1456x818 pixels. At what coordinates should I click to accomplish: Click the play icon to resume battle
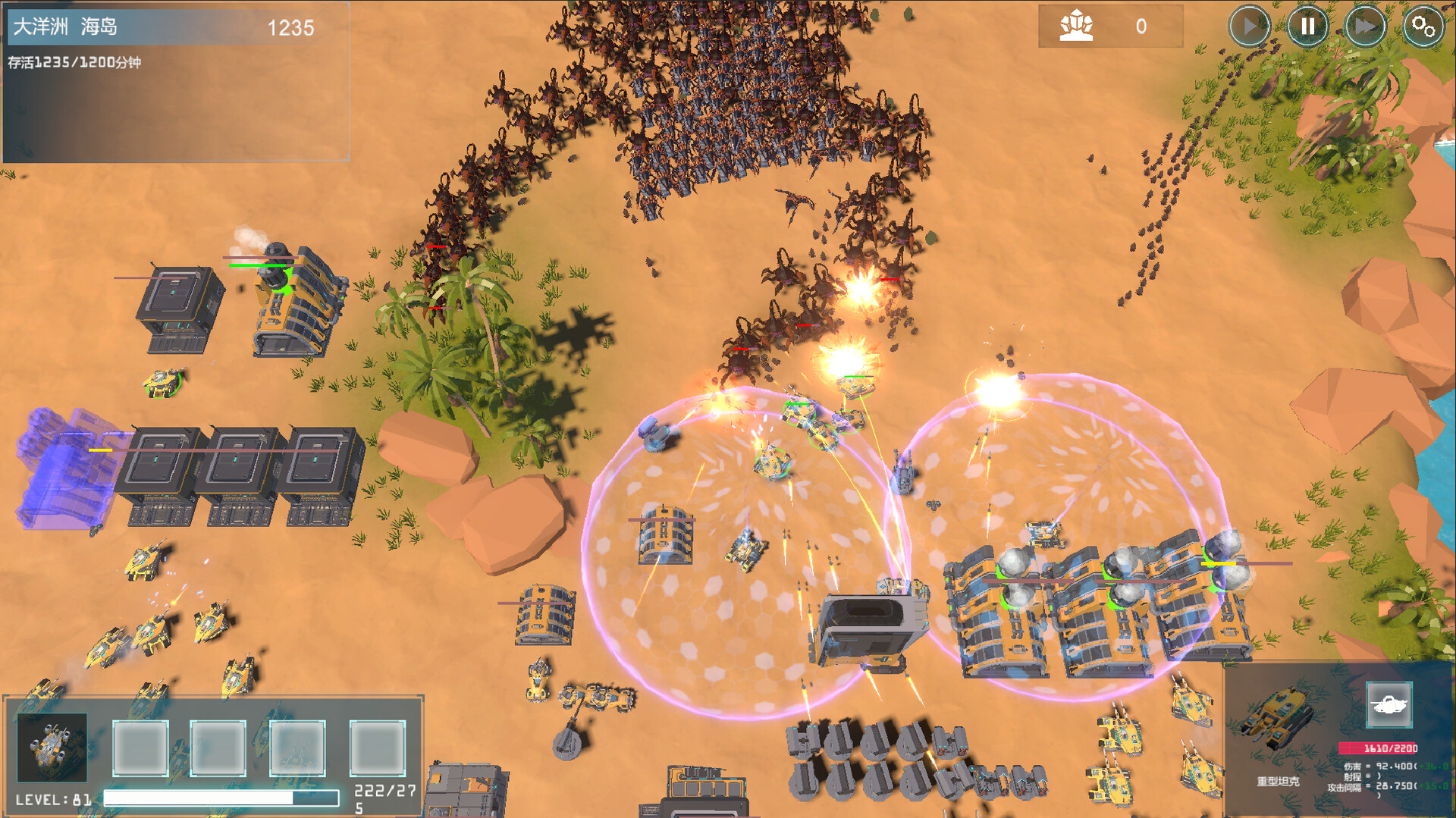pyautogui.click(x=1250, y=27)
